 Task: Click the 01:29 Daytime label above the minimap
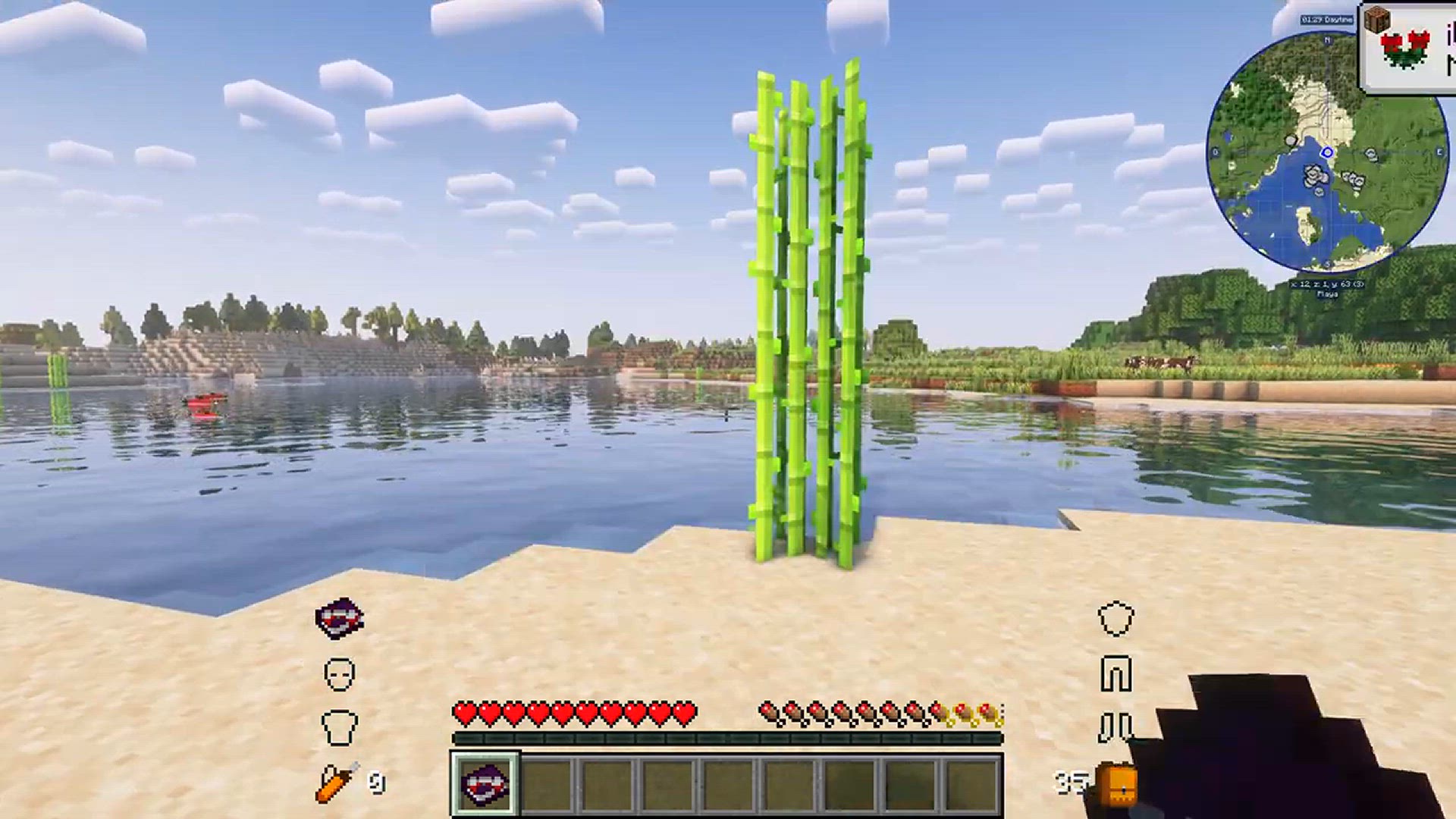[1327, 20]
